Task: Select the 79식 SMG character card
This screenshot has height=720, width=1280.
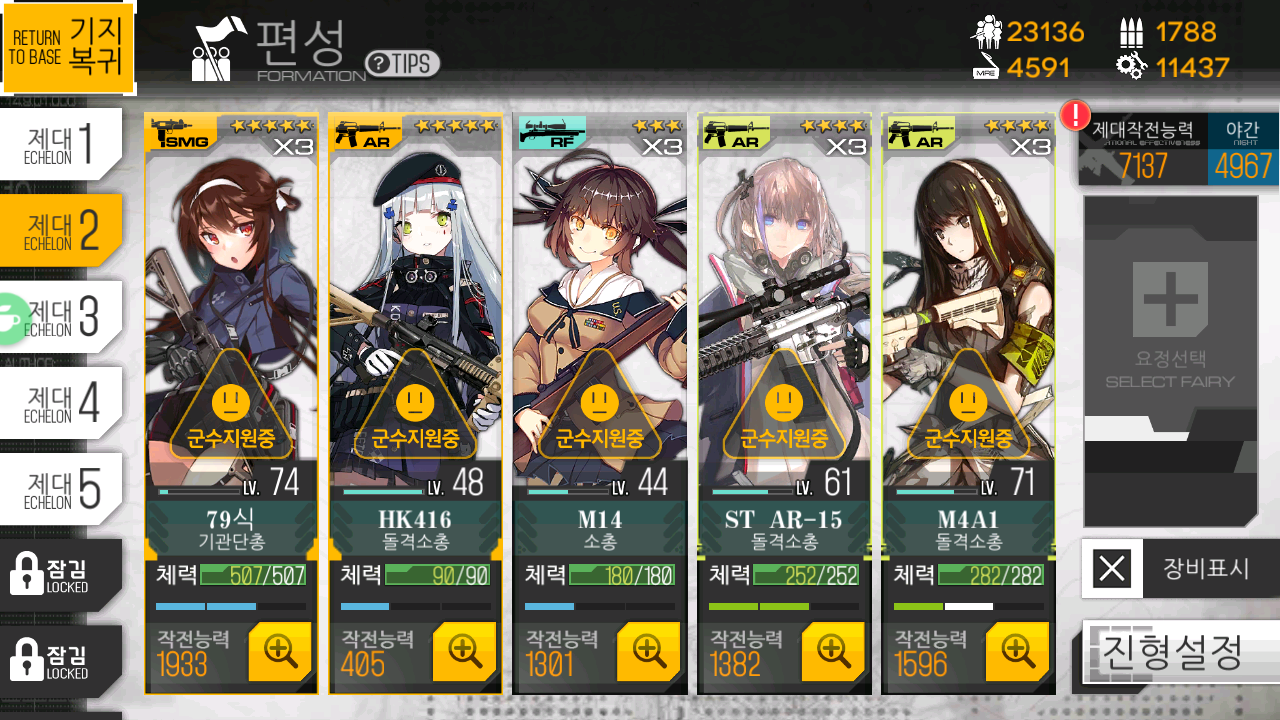Action: click(231, 300)
